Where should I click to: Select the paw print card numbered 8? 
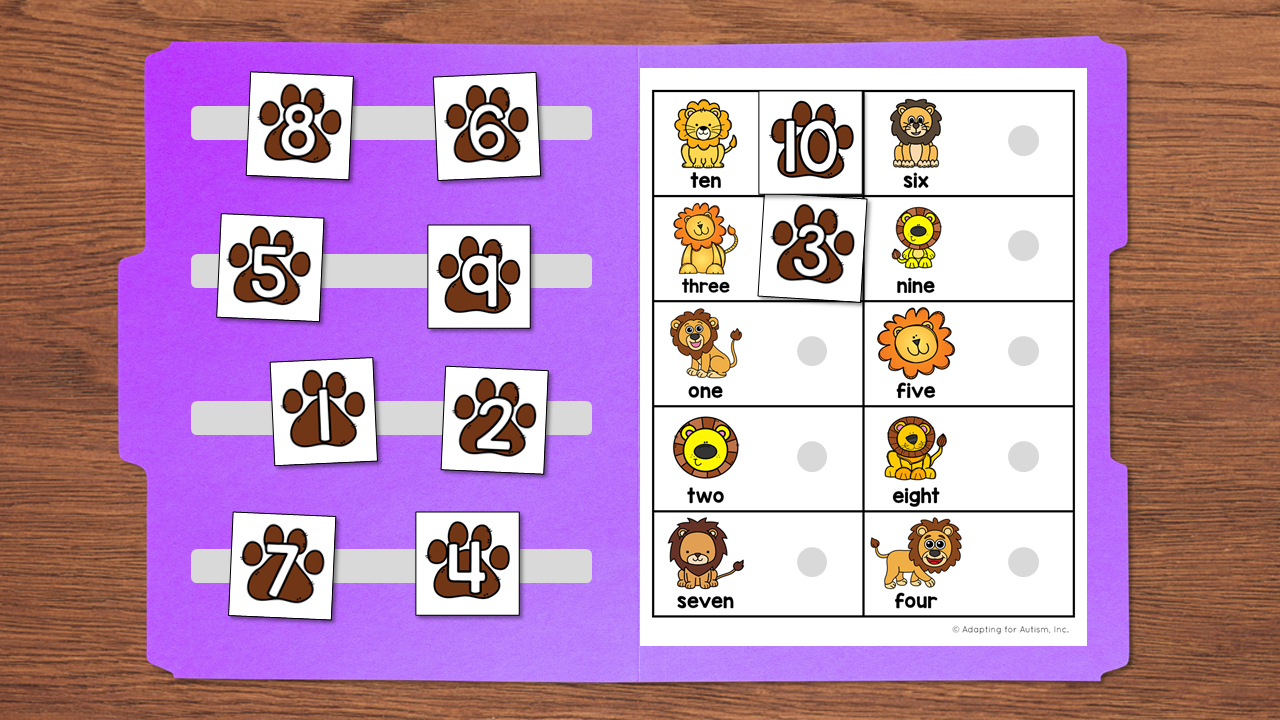tap(299, 126)
